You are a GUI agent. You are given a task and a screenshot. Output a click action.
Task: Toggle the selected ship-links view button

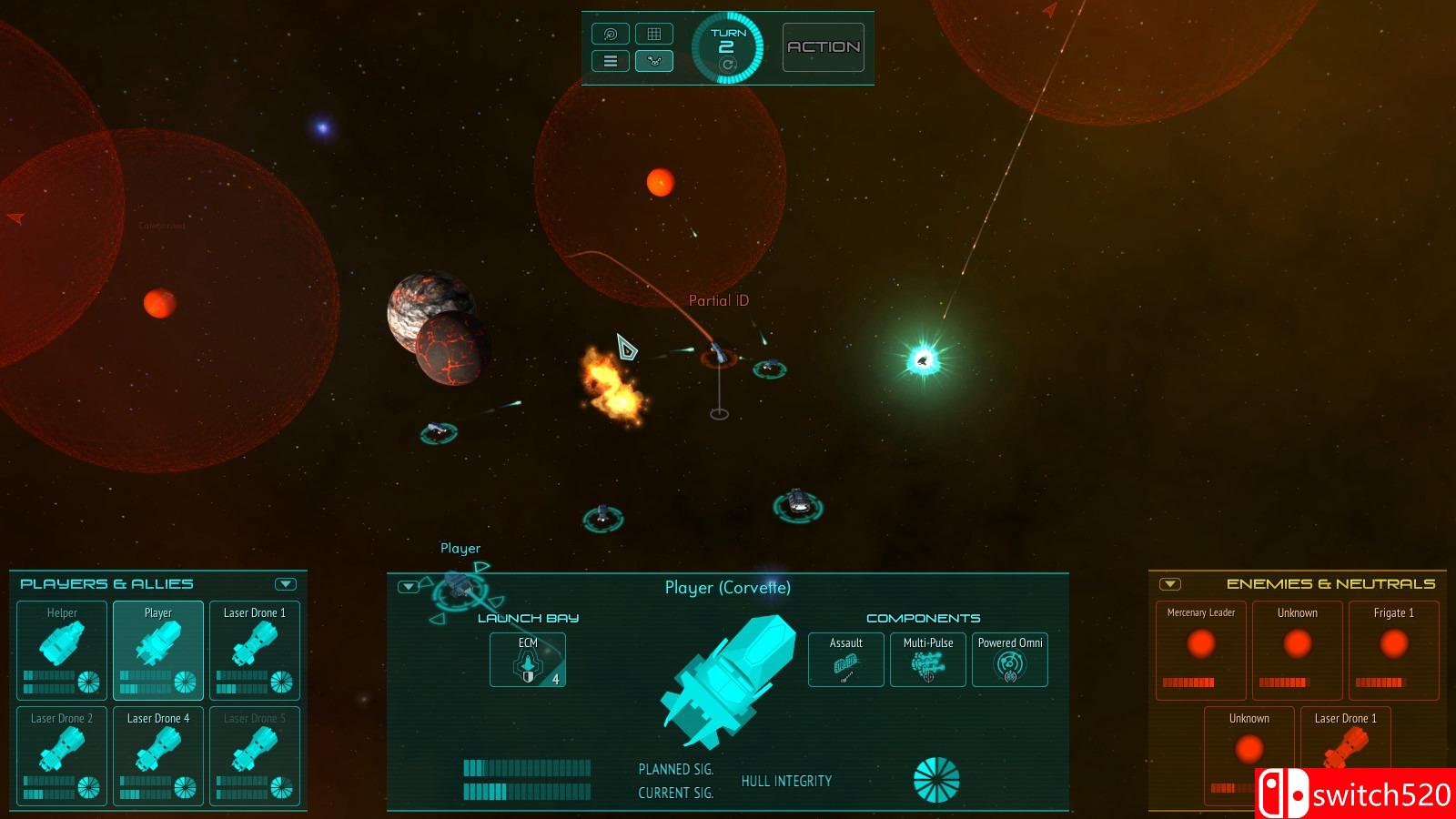(x=653, y=61)
